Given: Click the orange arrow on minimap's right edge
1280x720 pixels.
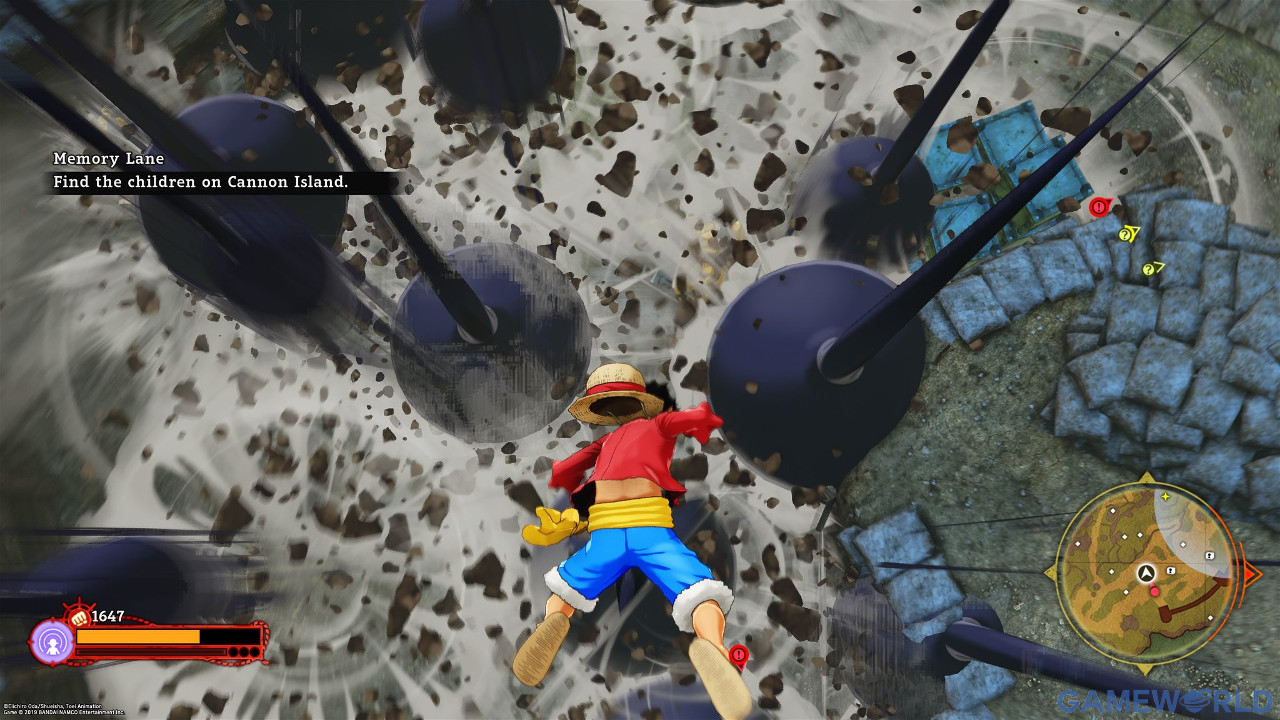Looking at the screenshot, I should pyautogui.click(x=1250, y=573).
